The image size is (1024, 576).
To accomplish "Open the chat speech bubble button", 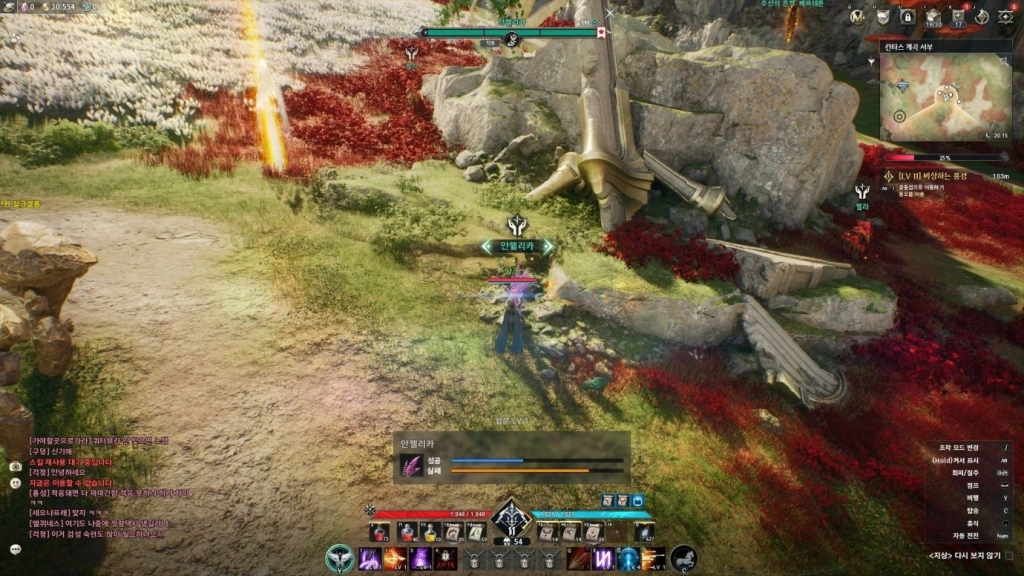I will point(15,549).
